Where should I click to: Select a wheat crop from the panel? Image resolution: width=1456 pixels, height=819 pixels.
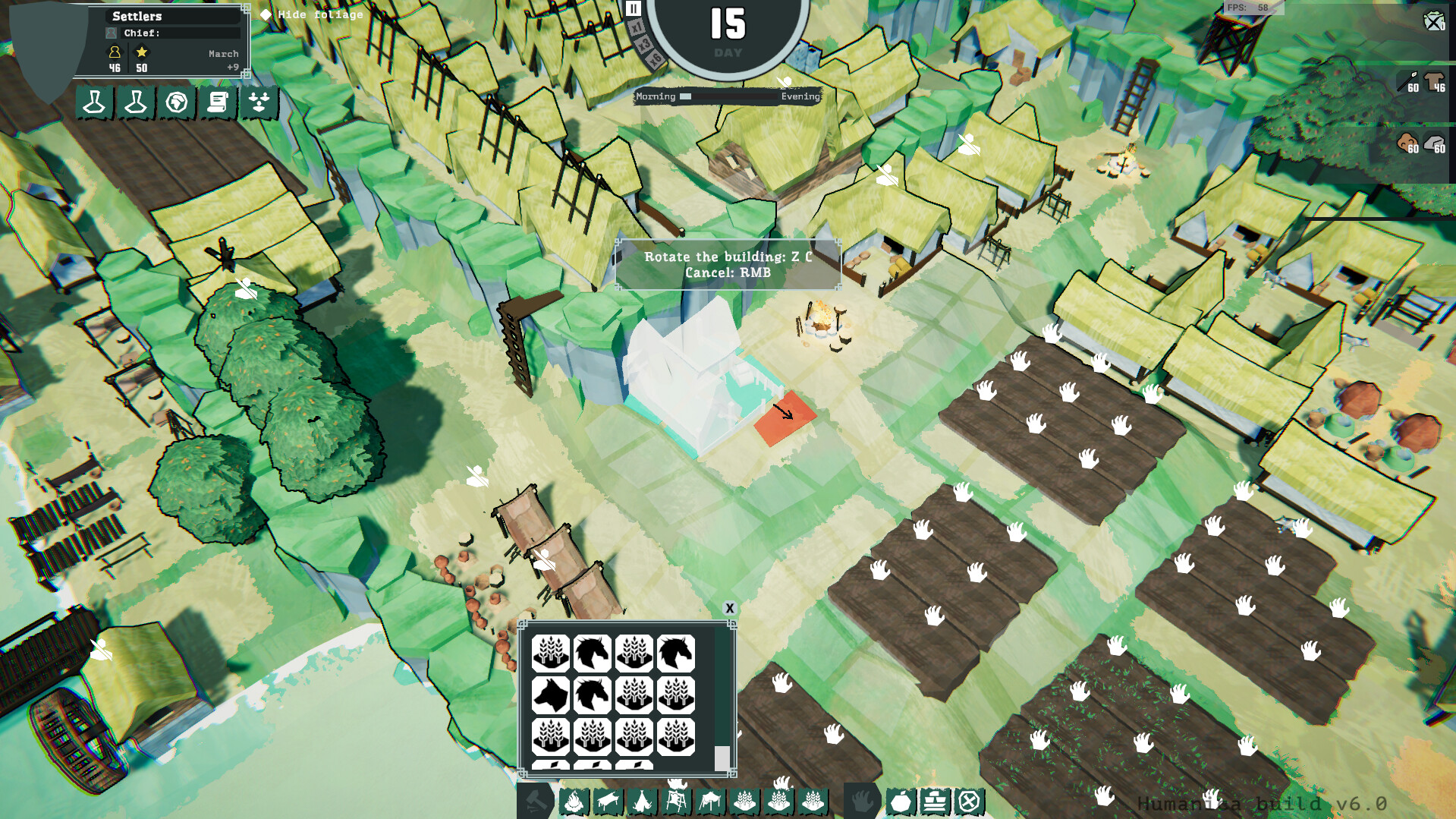point(552,653)
